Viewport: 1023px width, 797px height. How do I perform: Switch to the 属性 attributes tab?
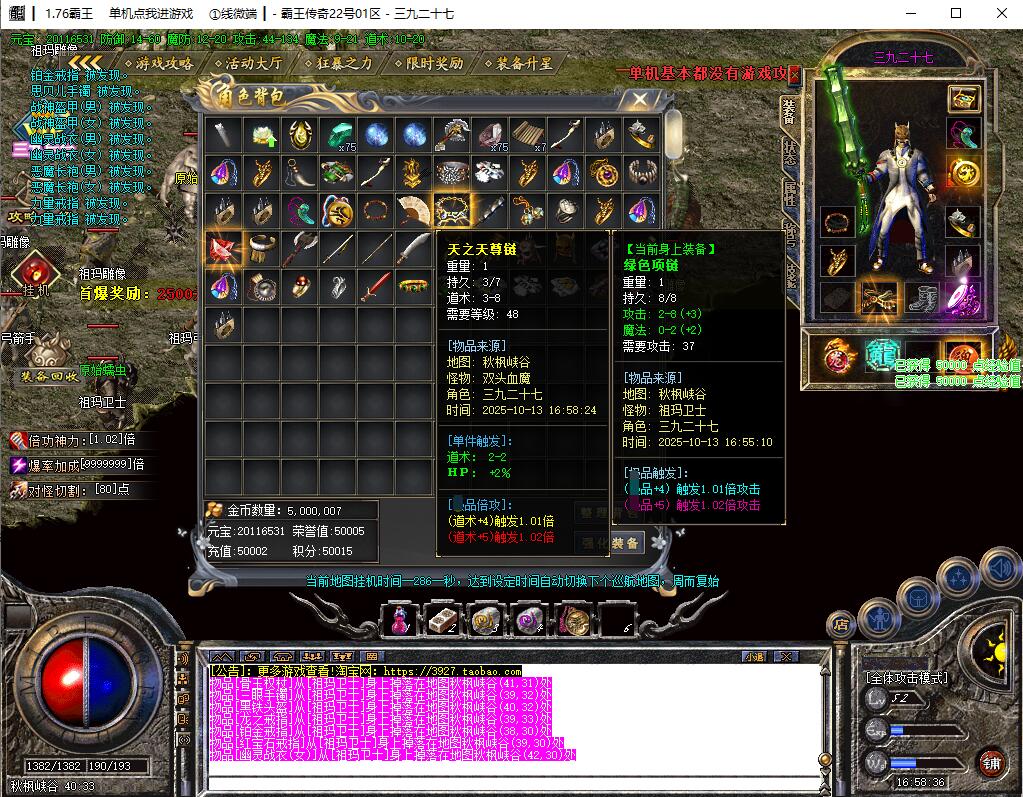tap(790, 193)
